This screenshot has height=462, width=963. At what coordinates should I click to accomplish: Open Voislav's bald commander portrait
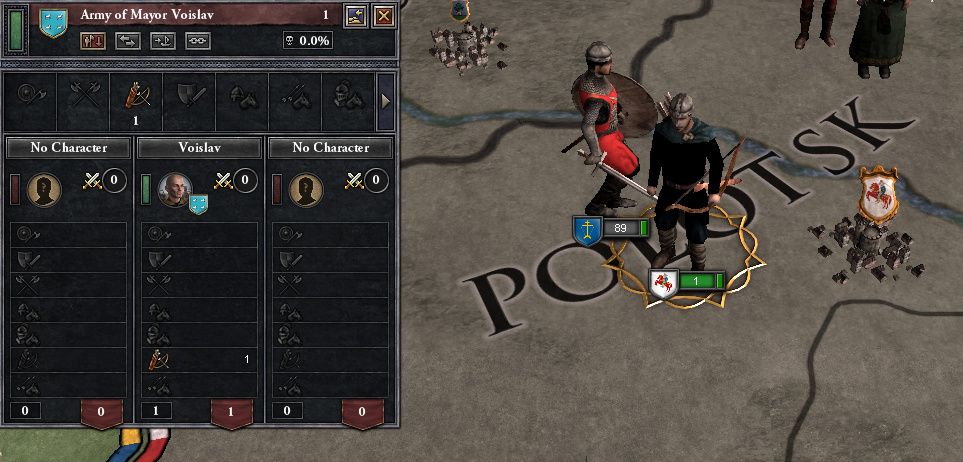[x=174, y=187]
